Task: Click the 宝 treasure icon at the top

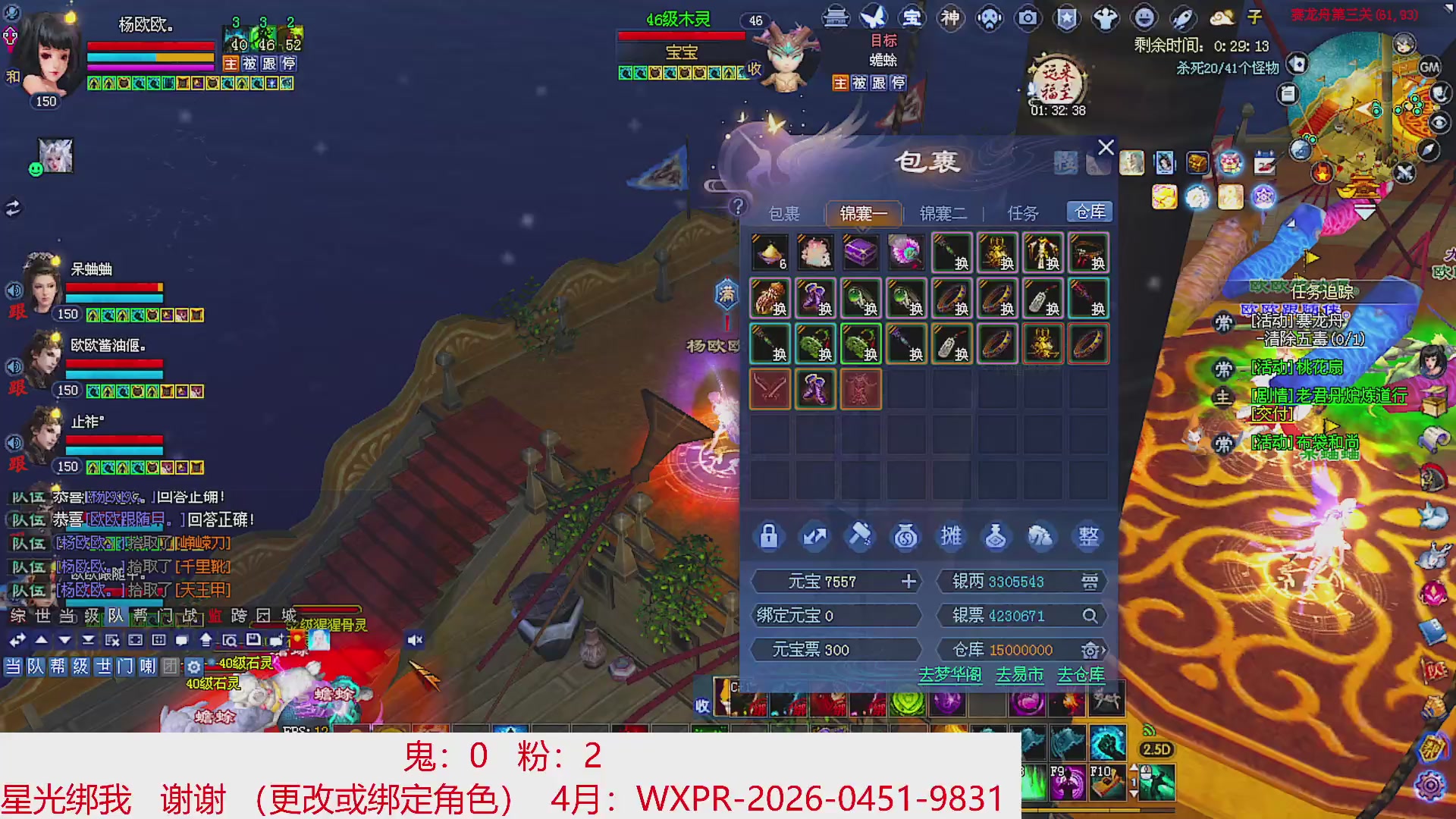Action: tap(914, 19)
